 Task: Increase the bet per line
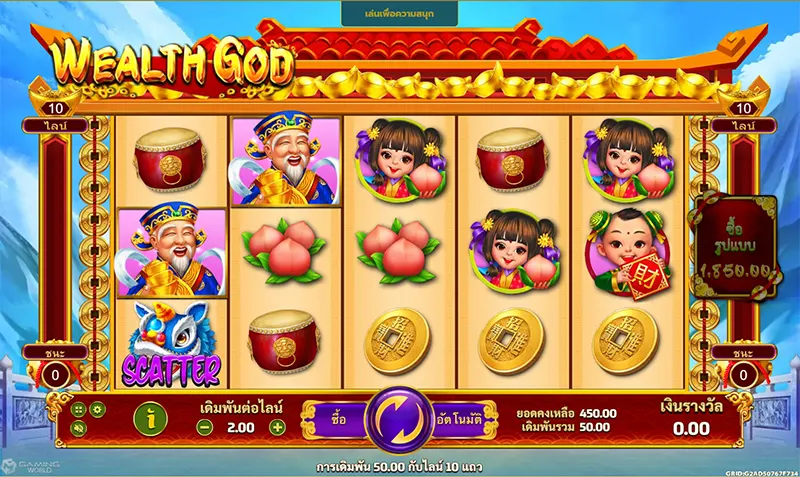pyautogui.click(x=278, y=427)
